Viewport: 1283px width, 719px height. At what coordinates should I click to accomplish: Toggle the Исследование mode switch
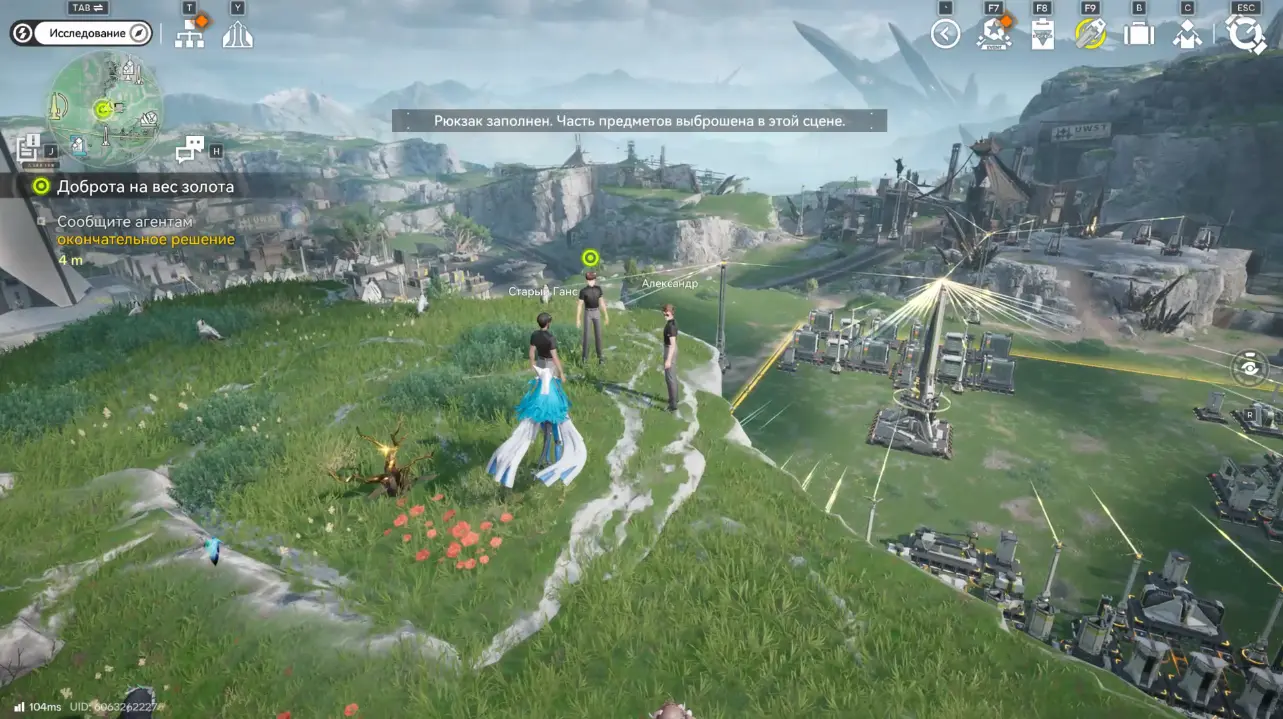pyautogui.click(x=81, y=33)
